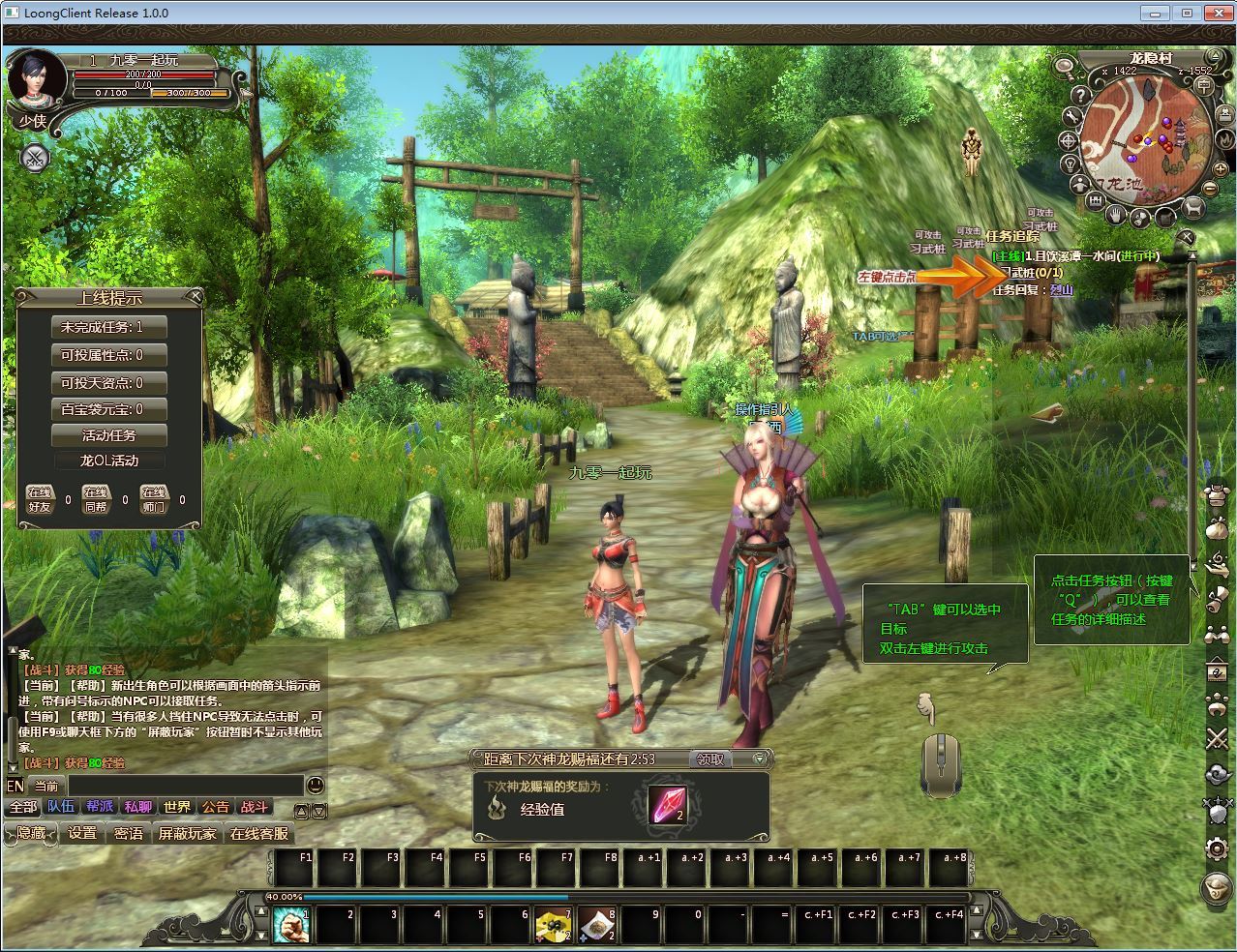The height and width of the screenshot is (952, 1237).
Task: Activate the fist skill in hotbar slot 1
Action: point(291,925)
